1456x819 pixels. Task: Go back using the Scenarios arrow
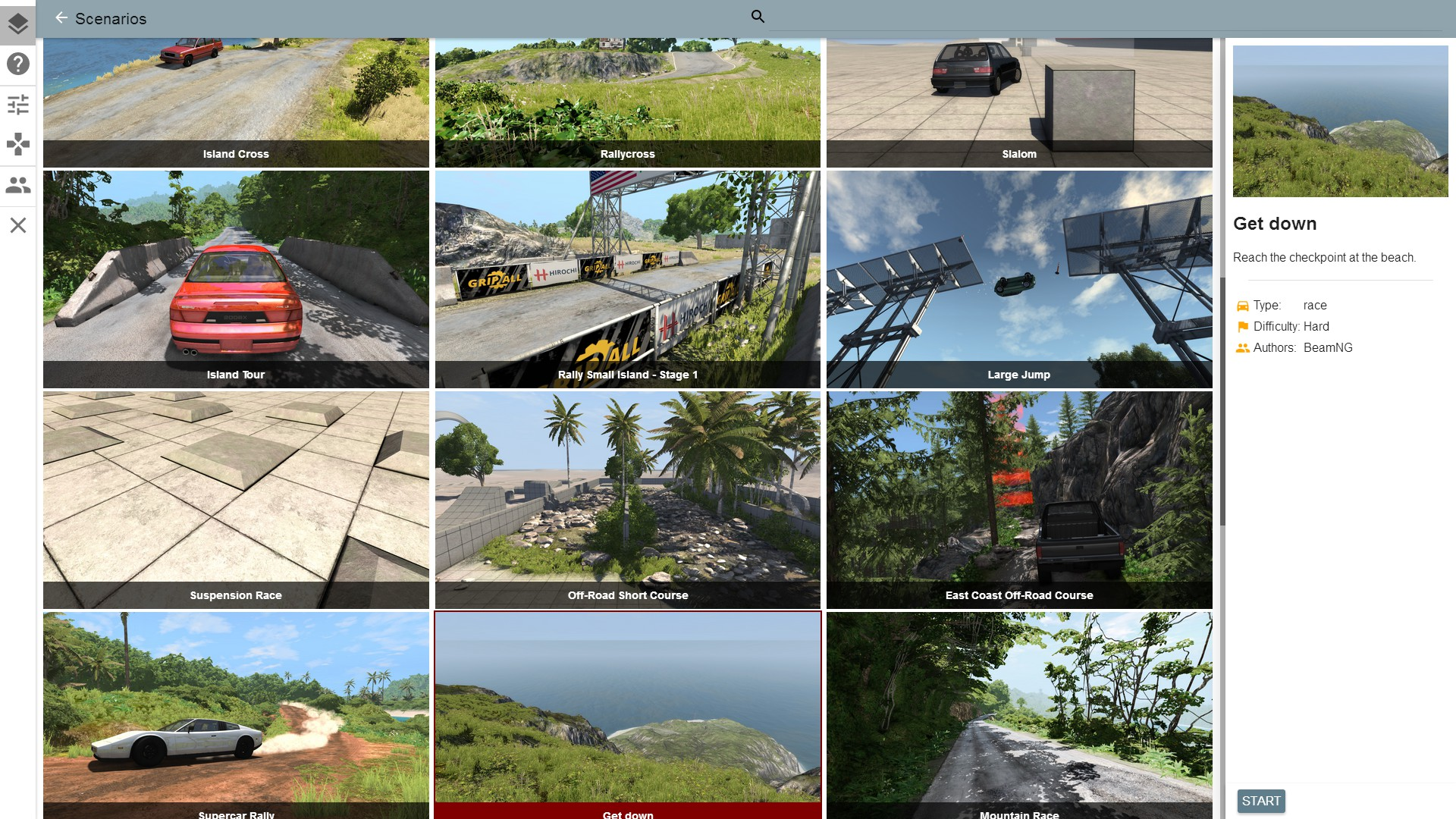click(x=61, y=18)
